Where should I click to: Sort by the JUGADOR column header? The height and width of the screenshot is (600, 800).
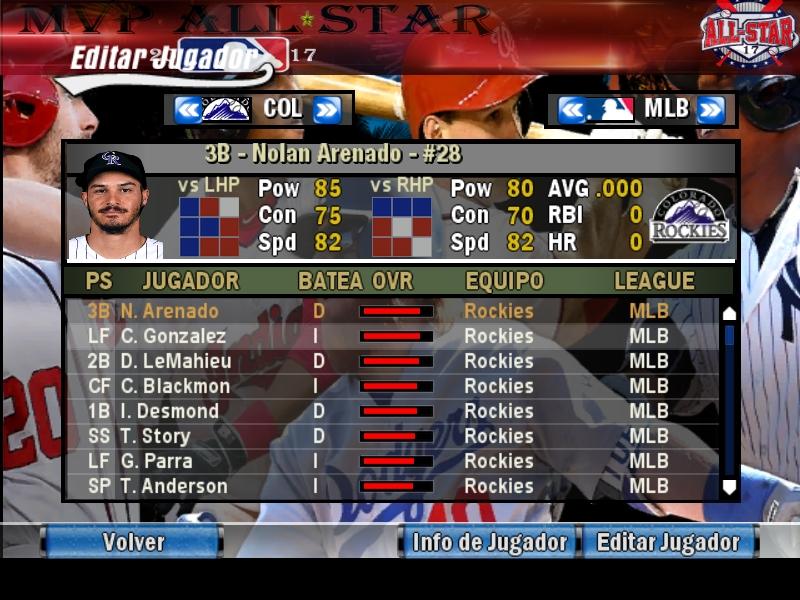tap(190, 281)
